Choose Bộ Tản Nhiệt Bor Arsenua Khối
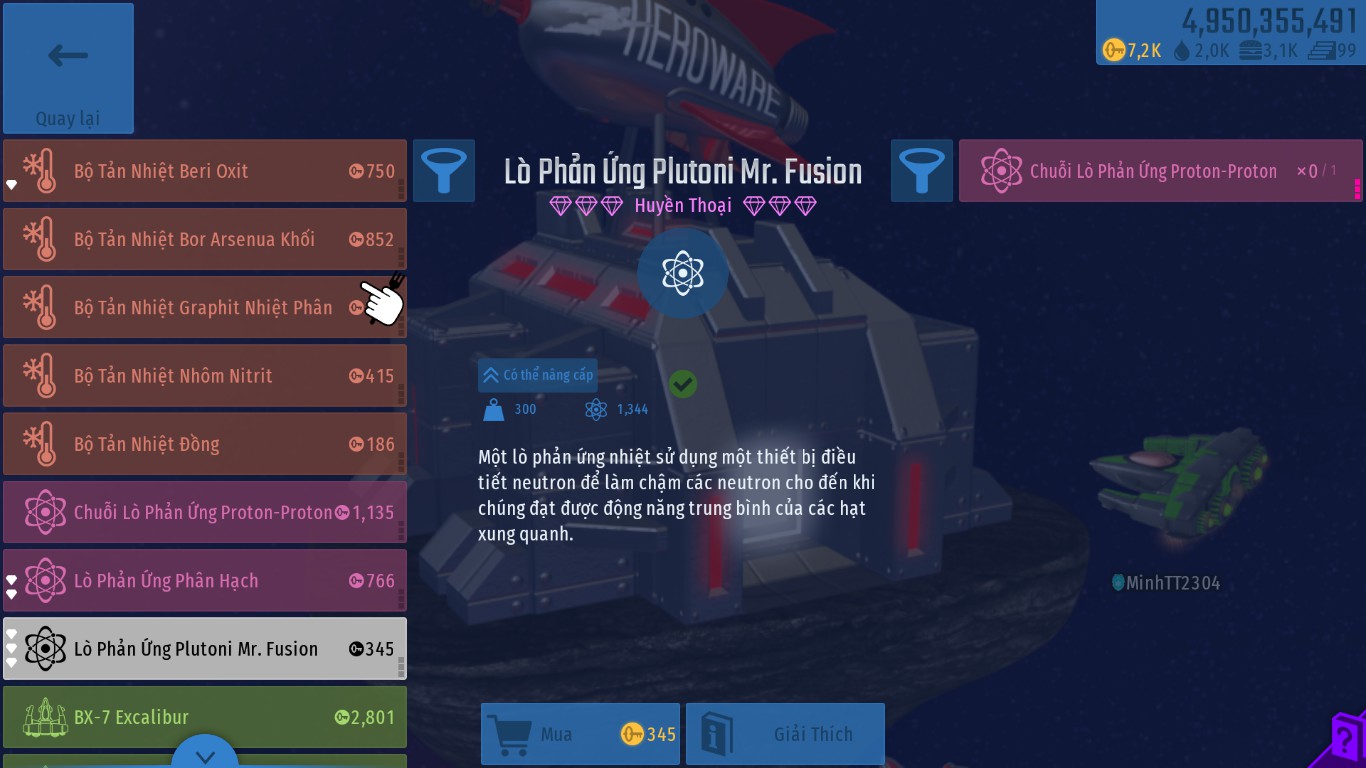This screenshot has height=768, width=1366. point(204,239)
